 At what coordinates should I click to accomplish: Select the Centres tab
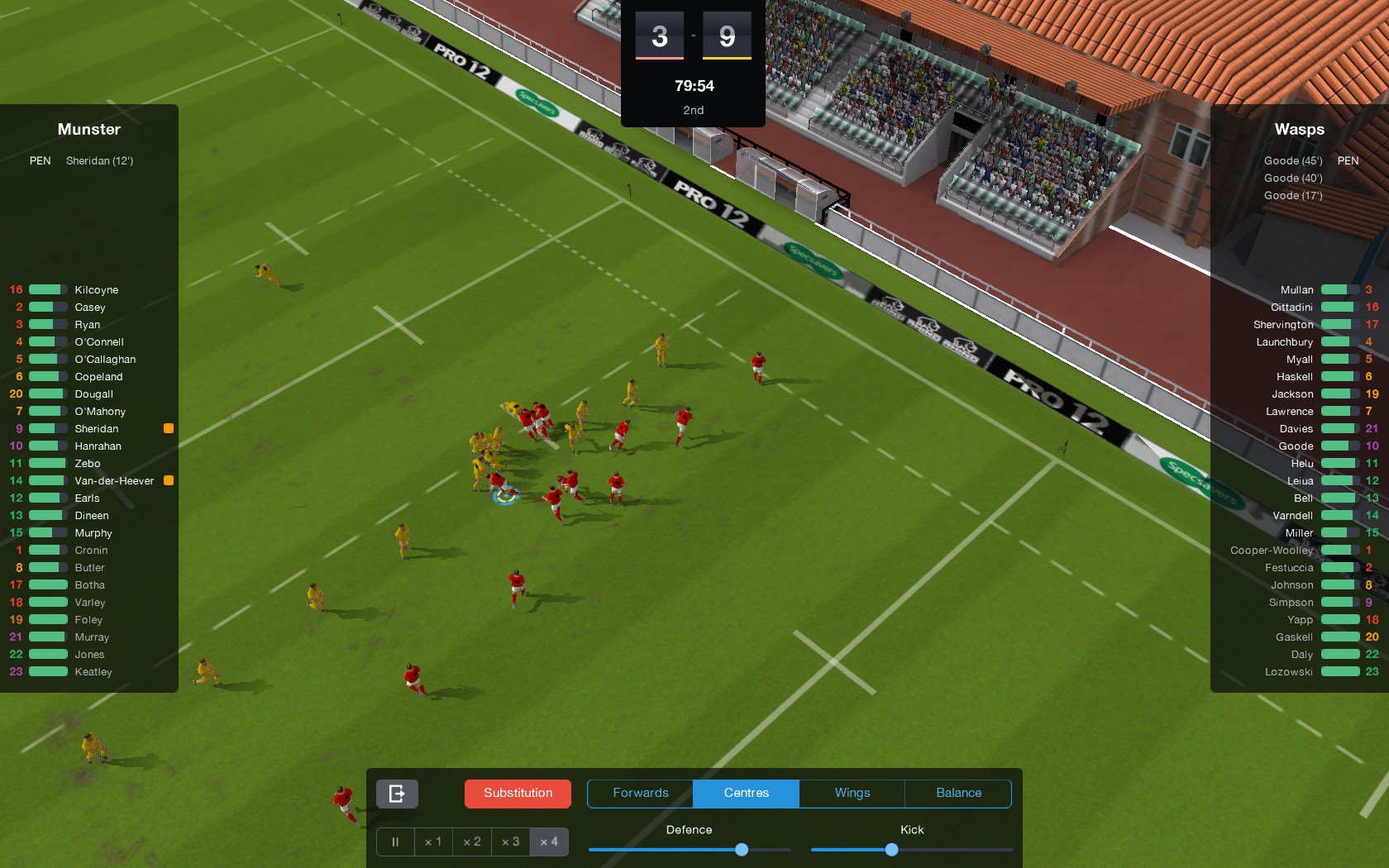pos(745,793)
